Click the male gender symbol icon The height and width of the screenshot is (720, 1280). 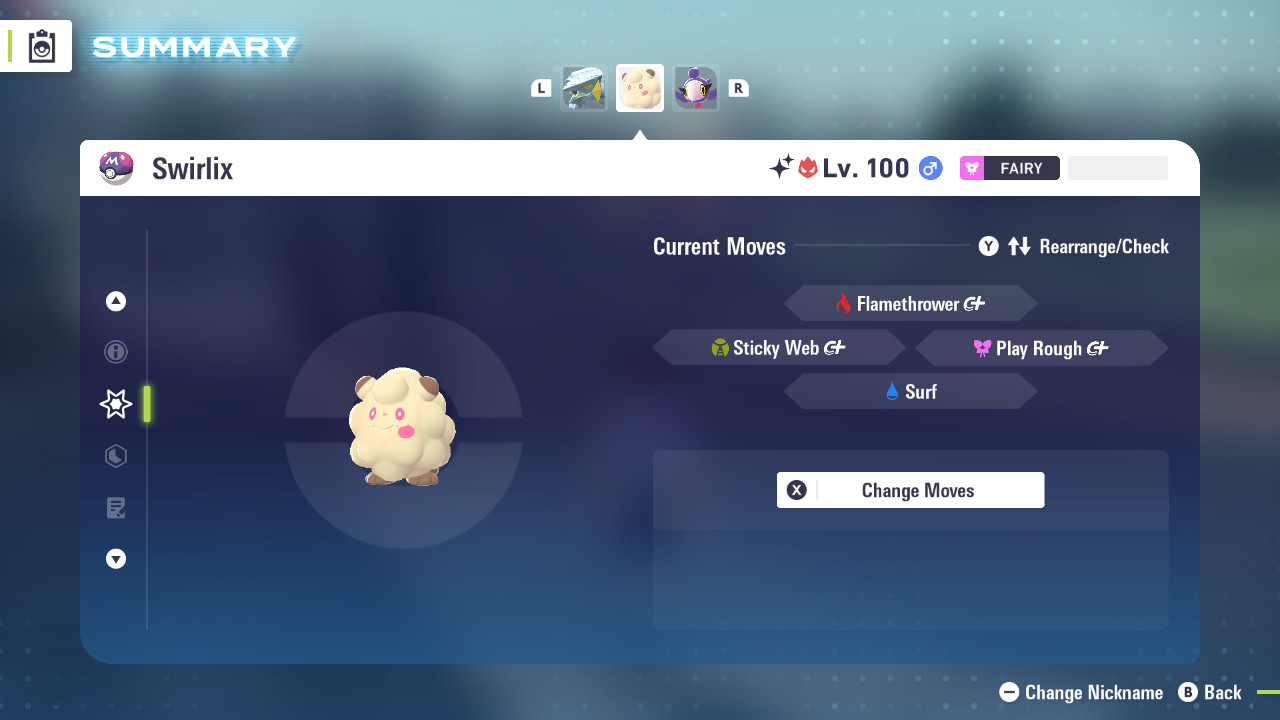pos(929,168)
